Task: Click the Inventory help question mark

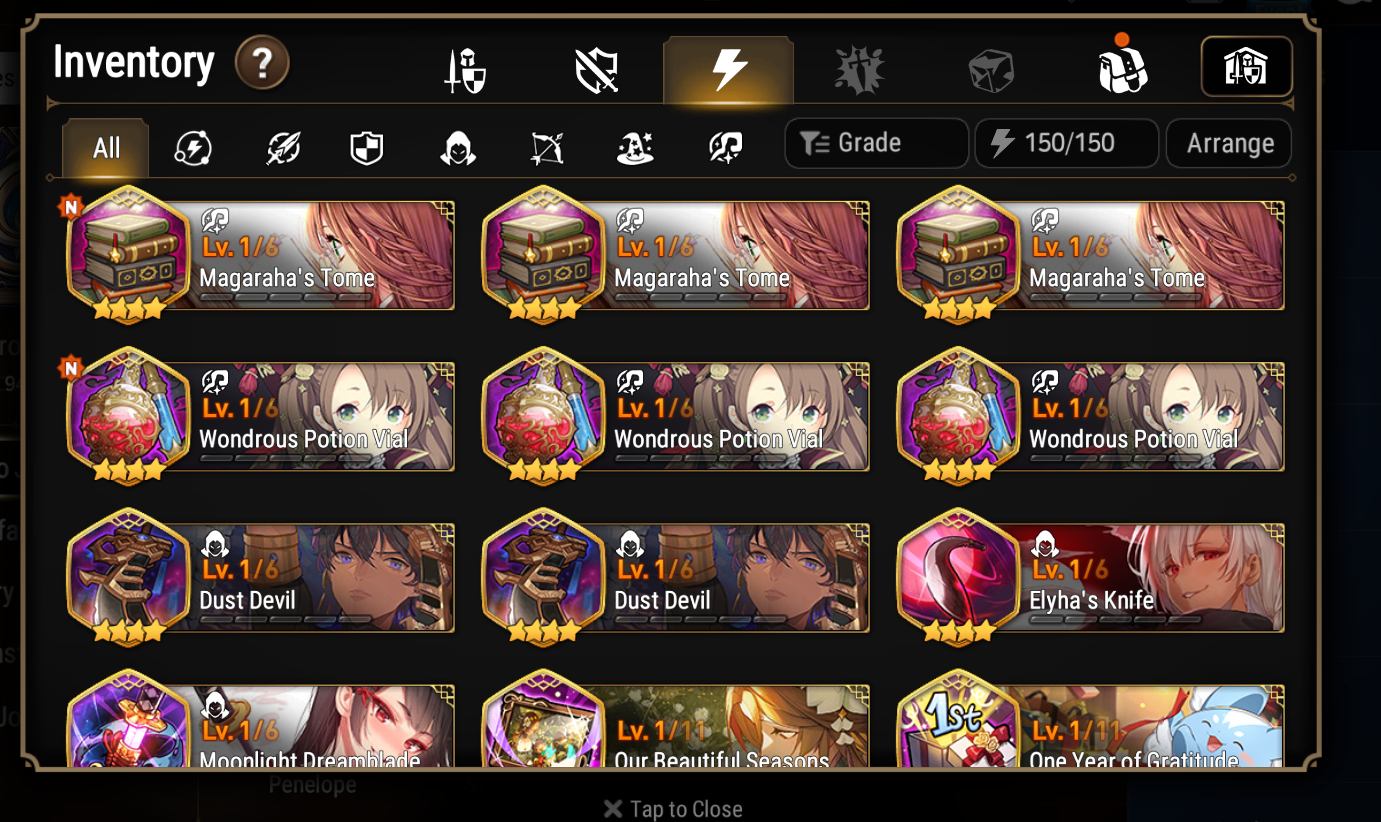Action: [262, 64]
